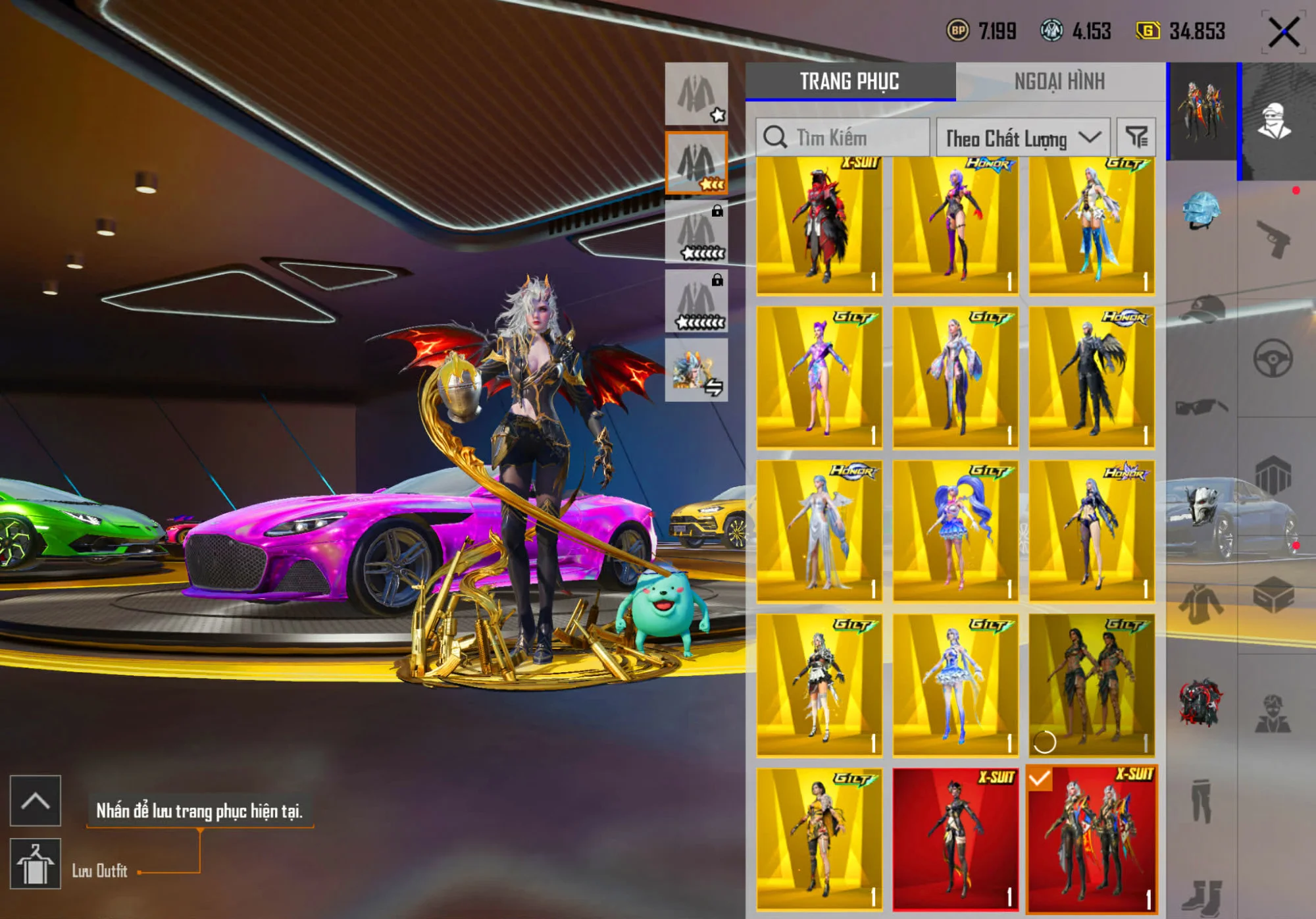The image size is (1316, 919).
Task: Choose the red X-Suit outfit in the top row
Action: [819, 224]
